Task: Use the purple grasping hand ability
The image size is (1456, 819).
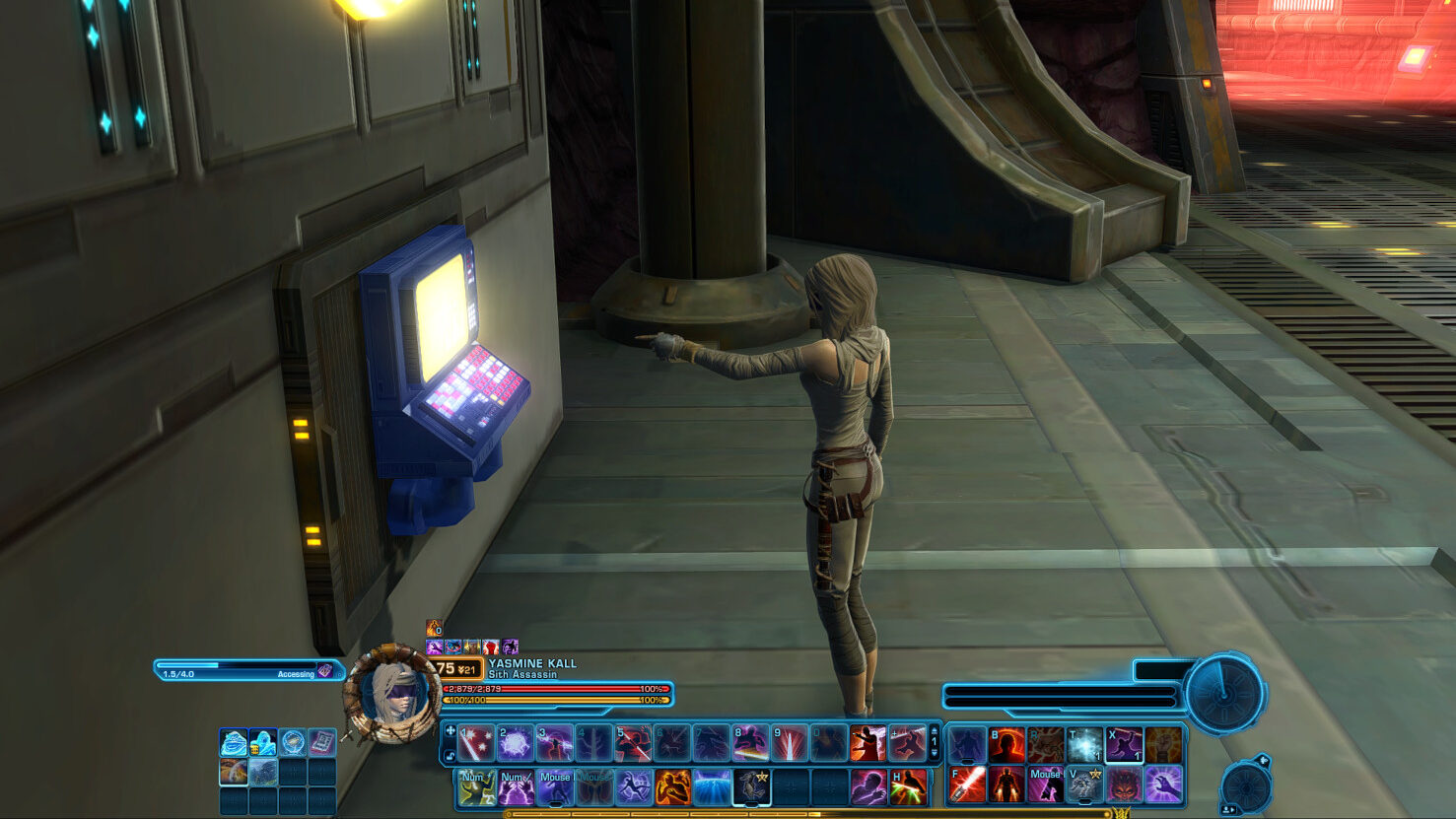Action: (x=1163, y=785)
